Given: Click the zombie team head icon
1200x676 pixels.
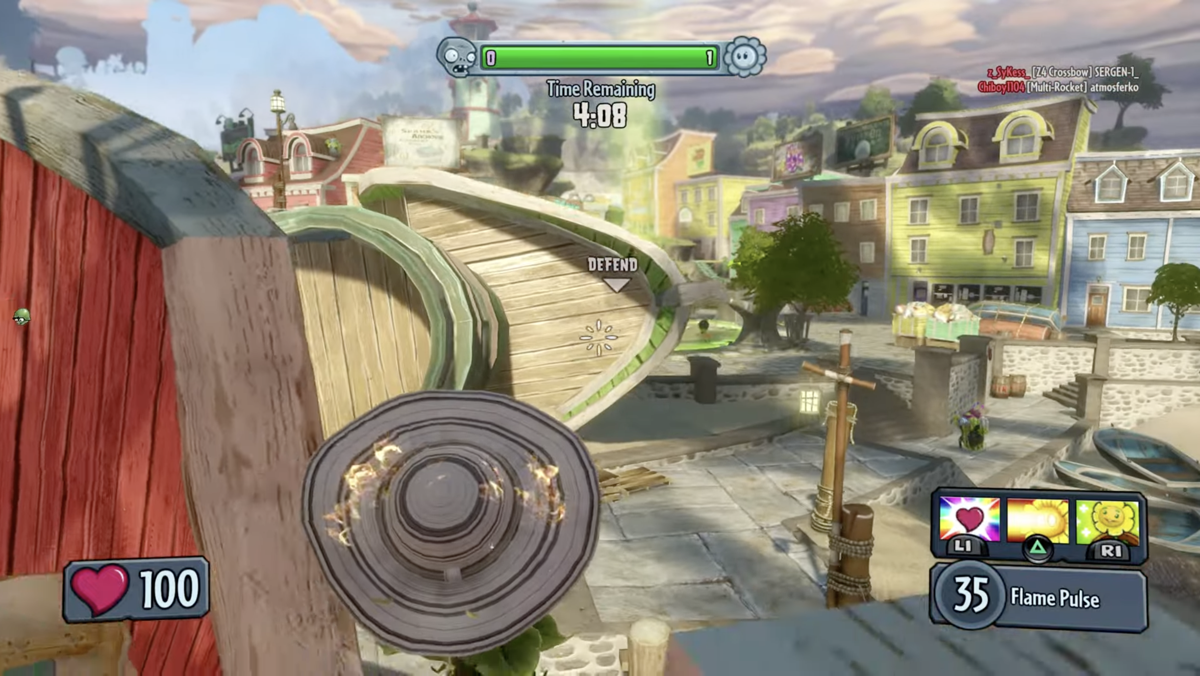Looking at the screenshot, I should (456, 57).
